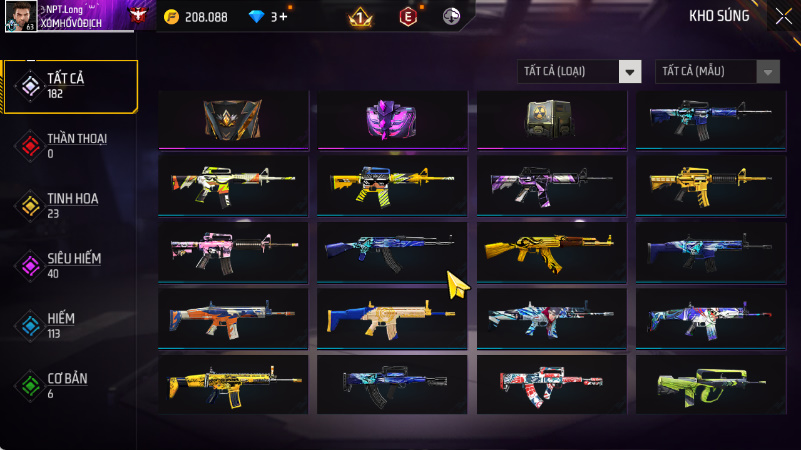Show the Tinh Hoa weapon skins

coord(70,205)
